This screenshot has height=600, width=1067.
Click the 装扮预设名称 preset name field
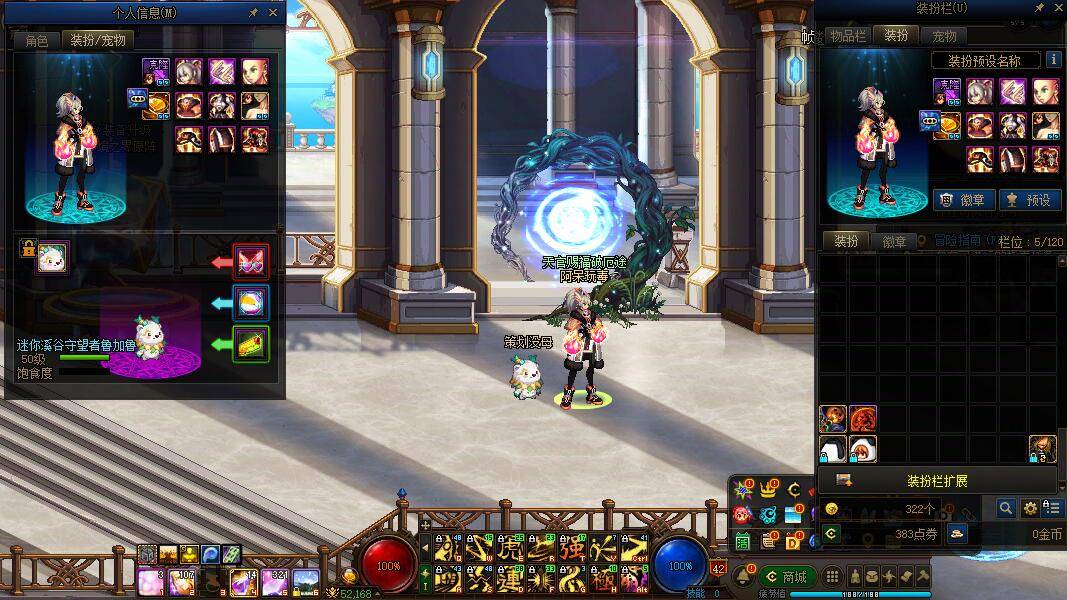tap(983, 61)
